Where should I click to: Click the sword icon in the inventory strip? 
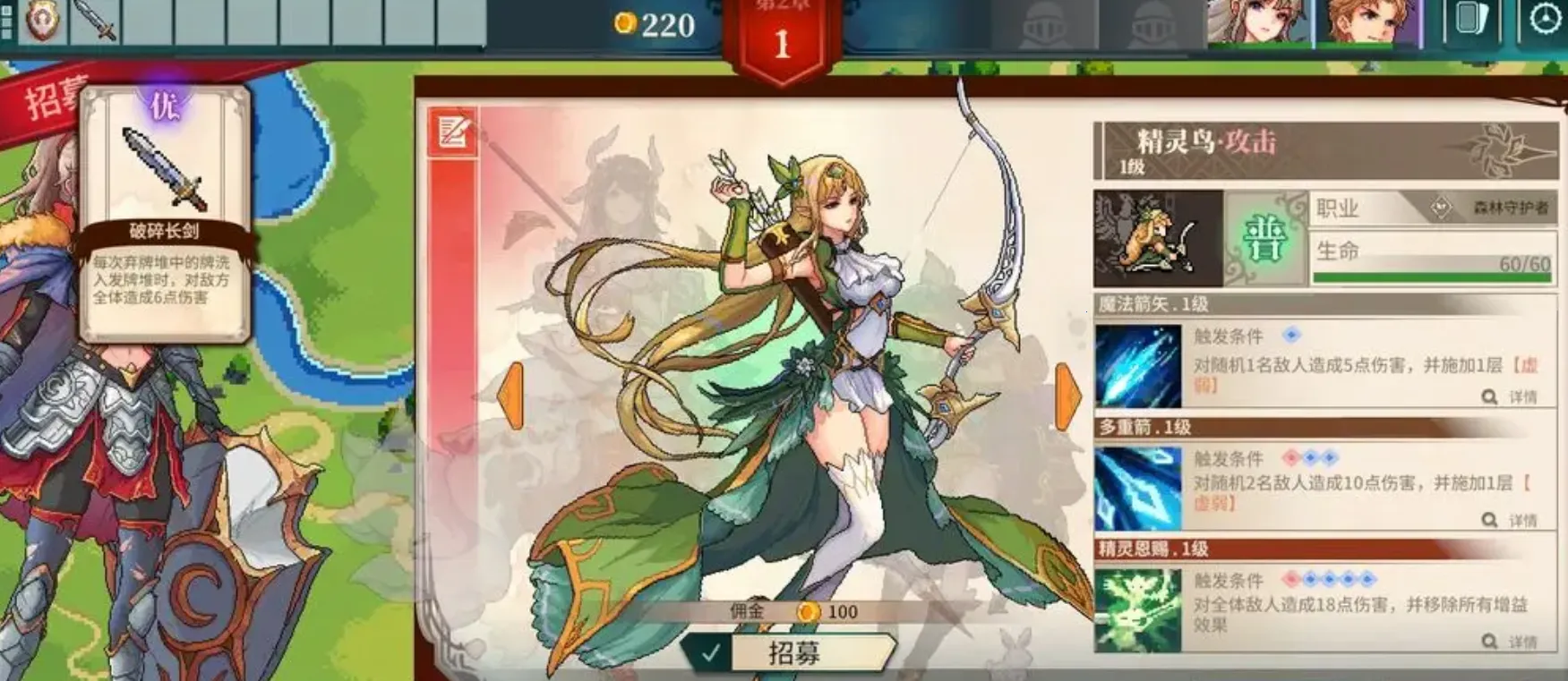tap(92, 20)
